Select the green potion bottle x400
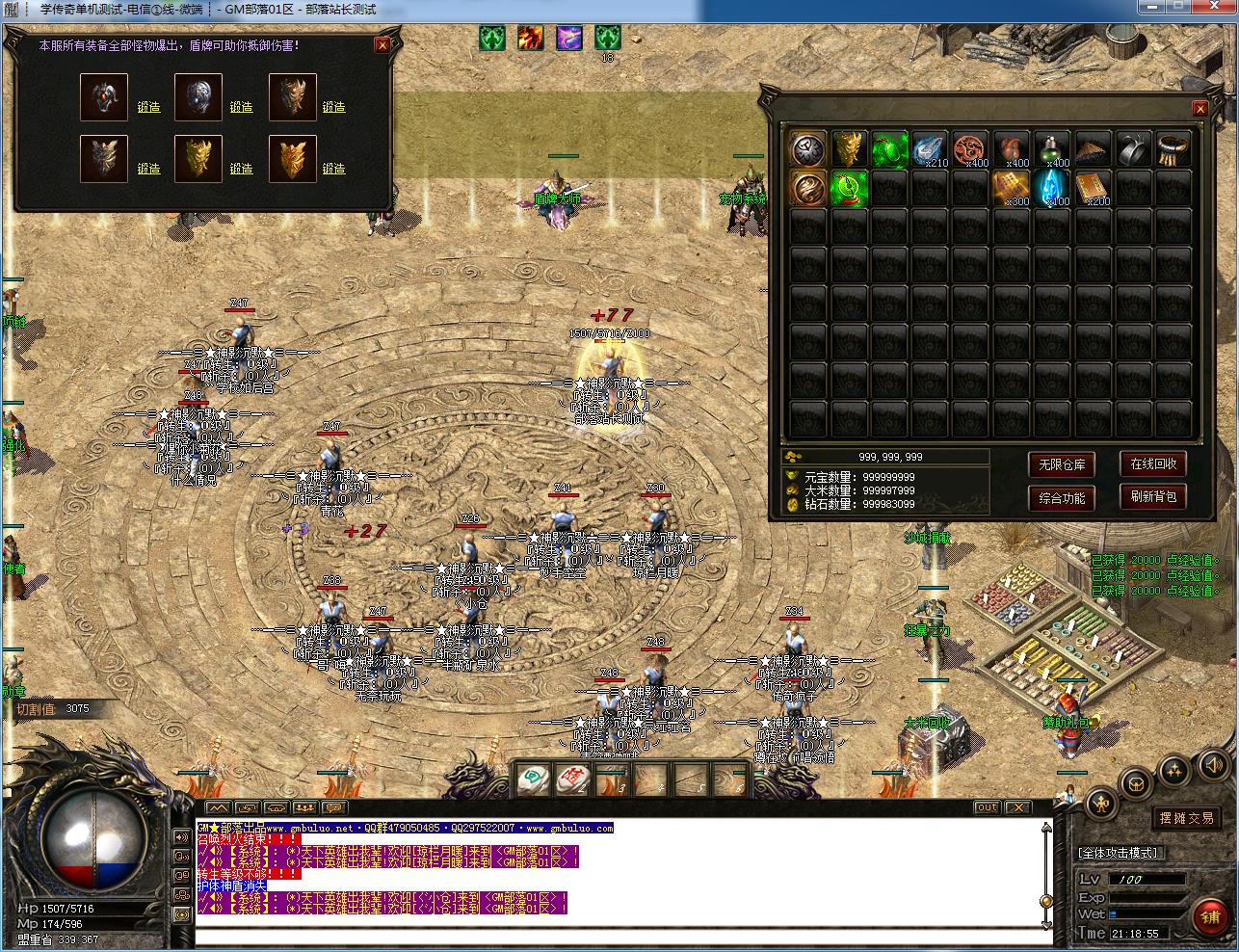1239x952 pixels. (x=1052, y=149)
